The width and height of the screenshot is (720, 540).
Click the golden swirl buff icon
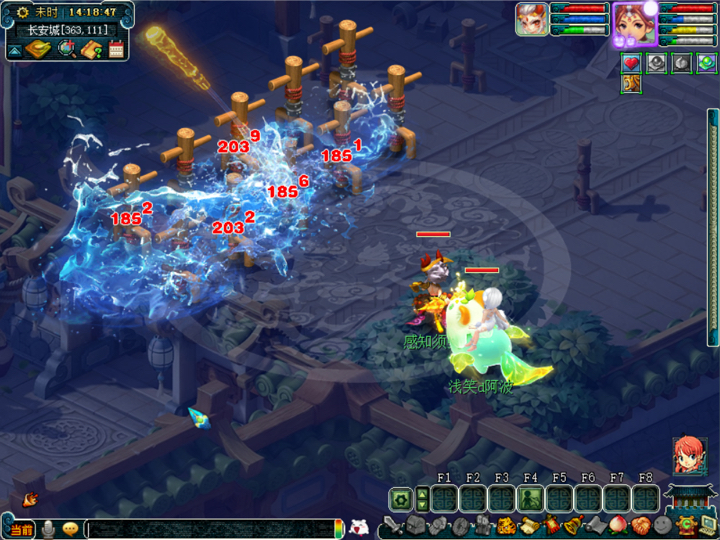[631, 84]
